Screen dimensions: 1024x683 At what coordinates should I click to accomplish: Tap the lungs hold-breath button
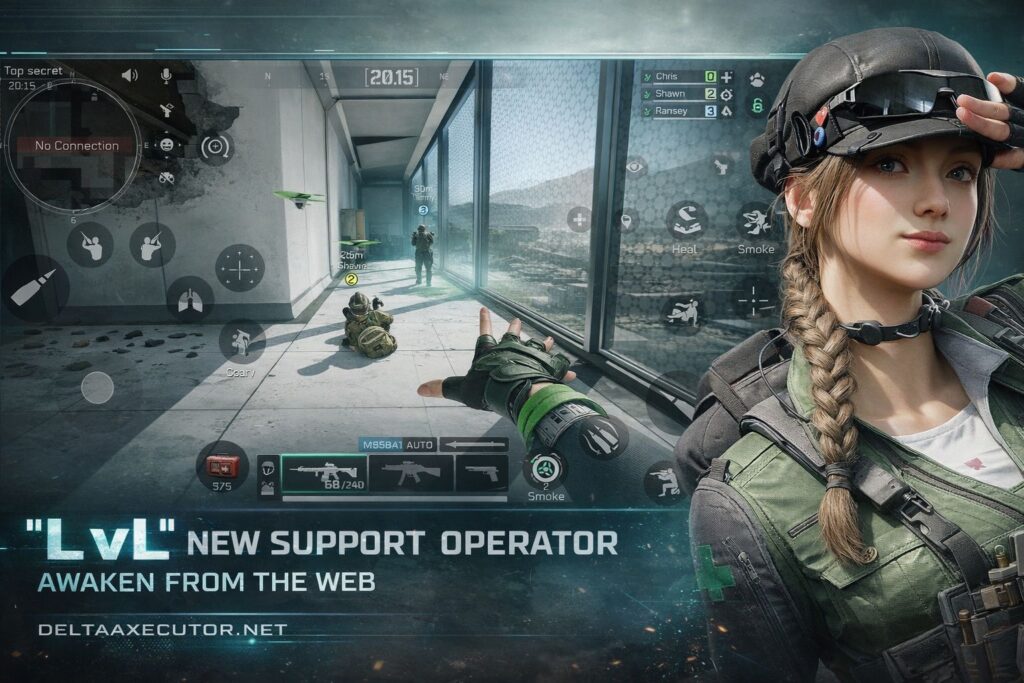point(189,298)
